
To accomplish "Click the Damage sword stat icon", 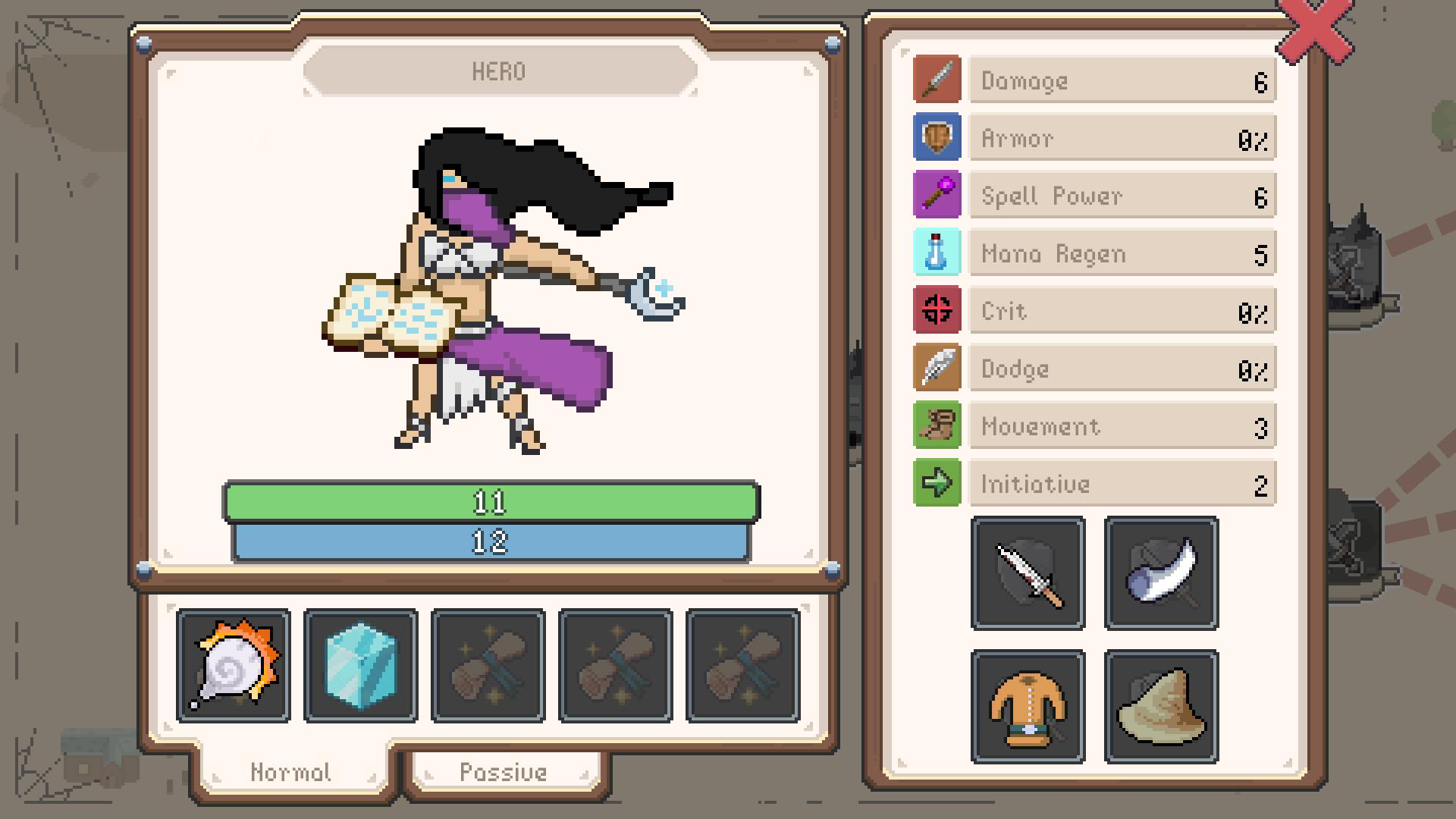I will coord(937,80).
